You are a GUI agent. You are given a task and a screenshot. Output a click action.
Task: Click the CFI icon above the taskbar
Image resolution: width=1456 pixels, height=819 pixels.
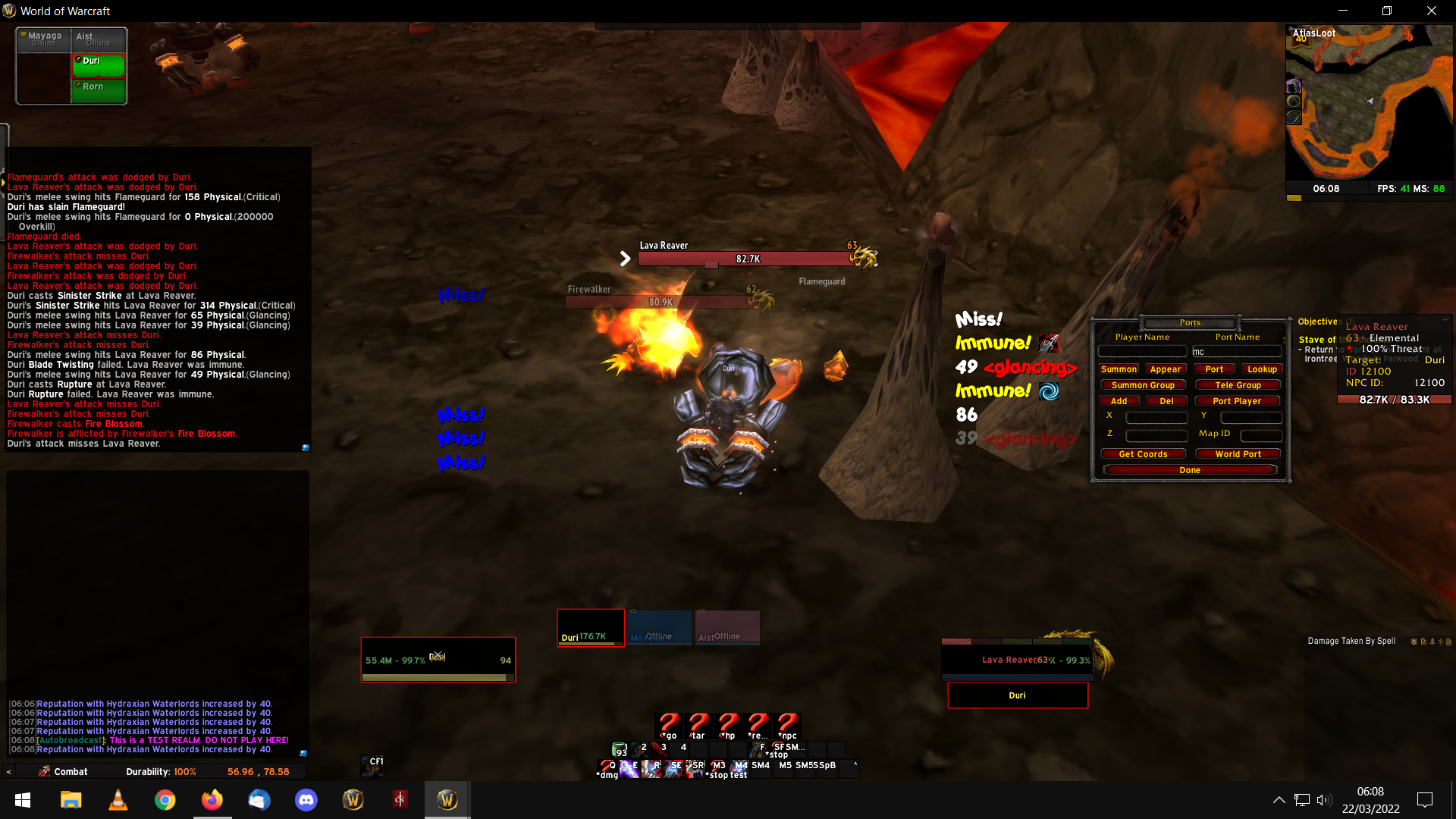(372, 767)
